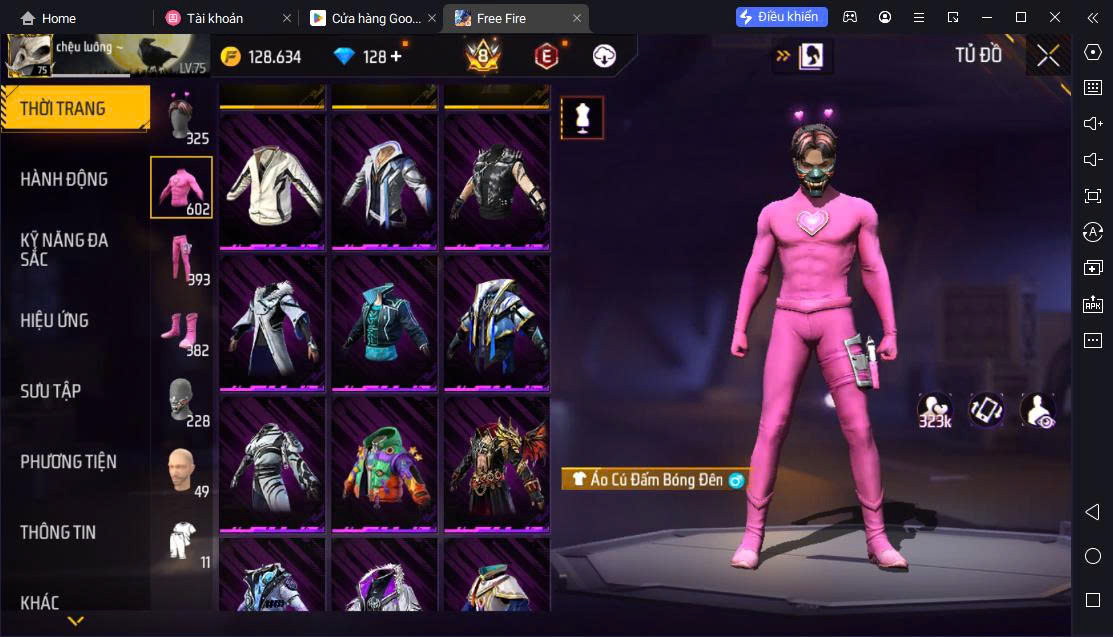This screenshot has width=1113, height=637.
Task: Close the wardrobe with the X button
Action: [x=1048, y=56]
